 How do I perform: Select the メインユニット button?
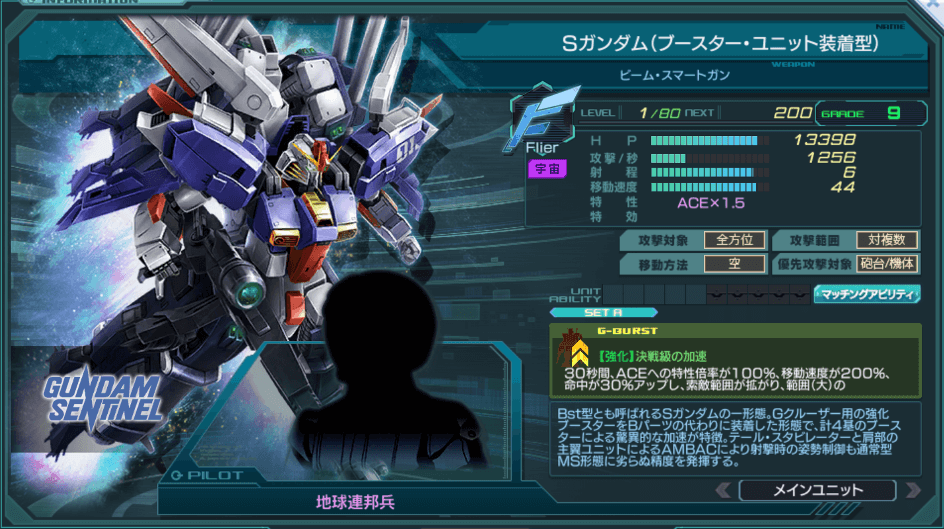click(816, 490)
